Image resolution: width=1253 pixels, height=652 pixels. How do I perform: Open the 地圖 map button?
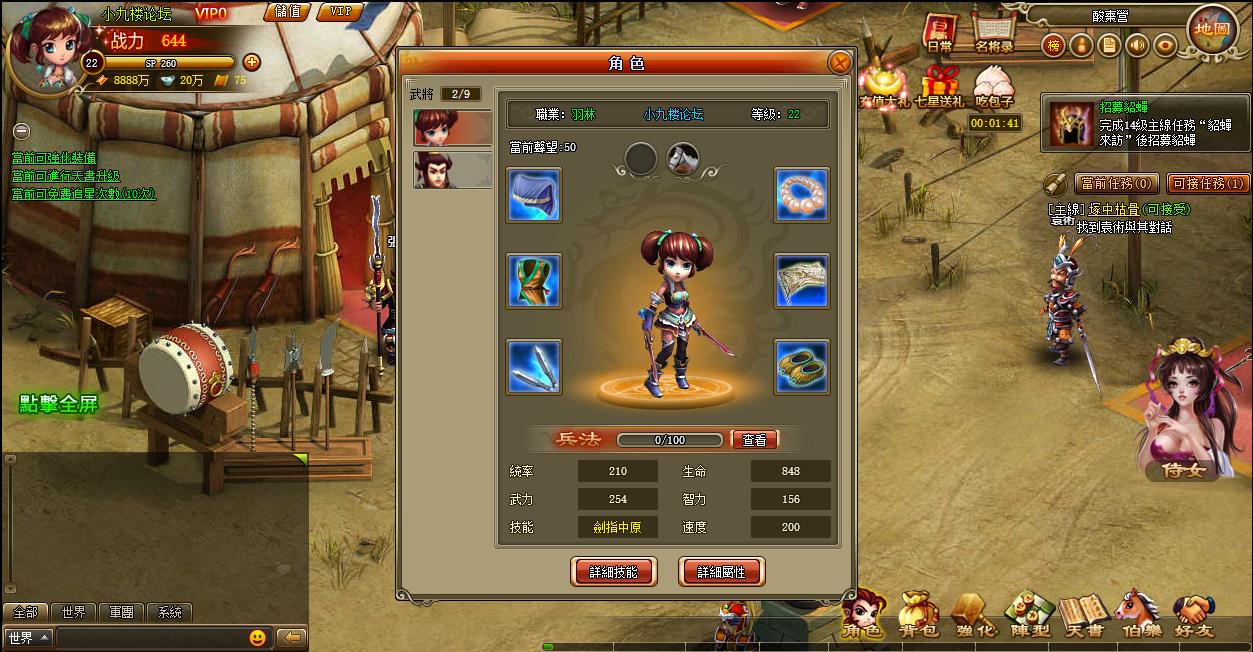pos(1212,30)
